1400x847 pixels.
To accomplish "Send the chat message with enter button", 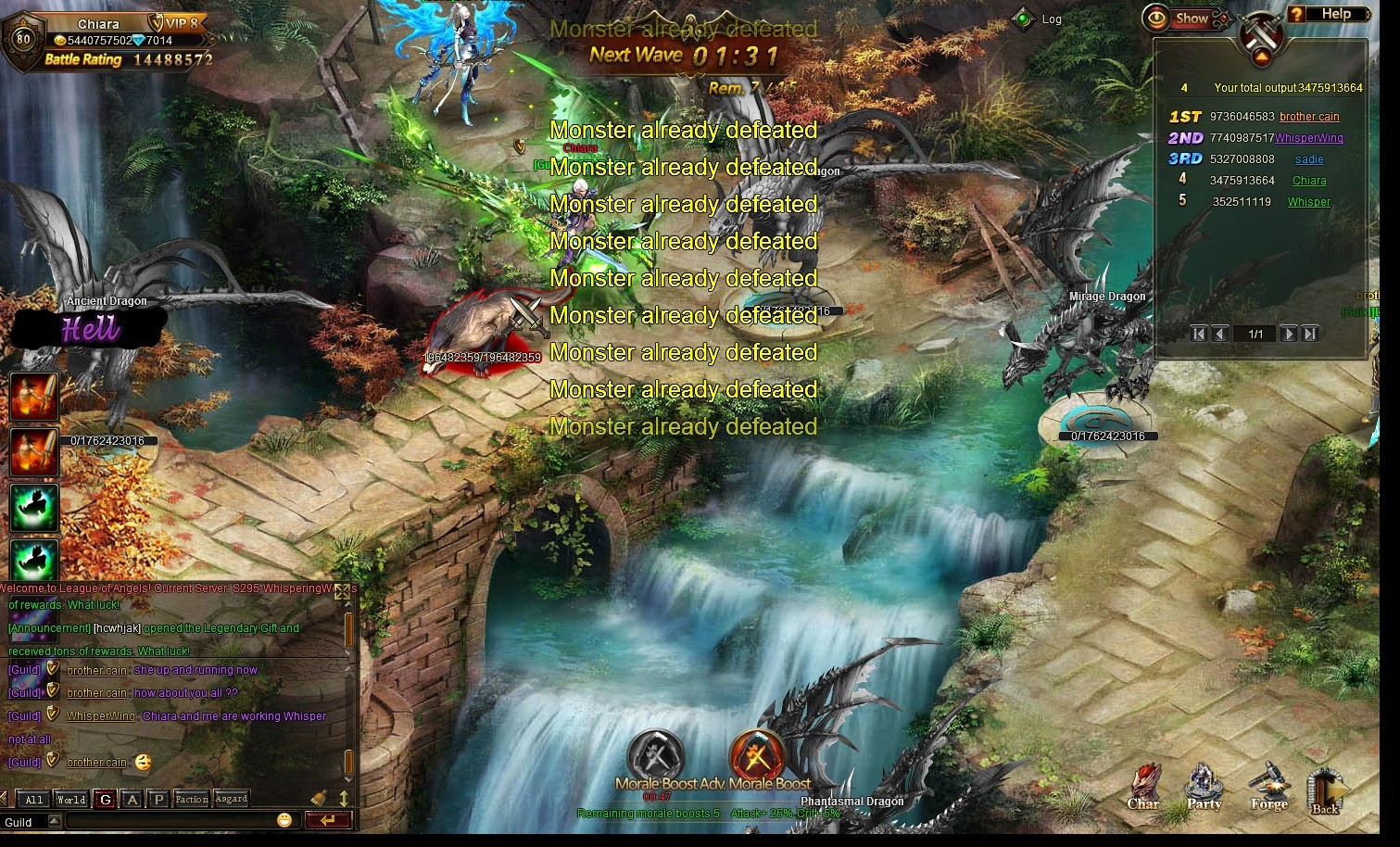I will (328, 820).
